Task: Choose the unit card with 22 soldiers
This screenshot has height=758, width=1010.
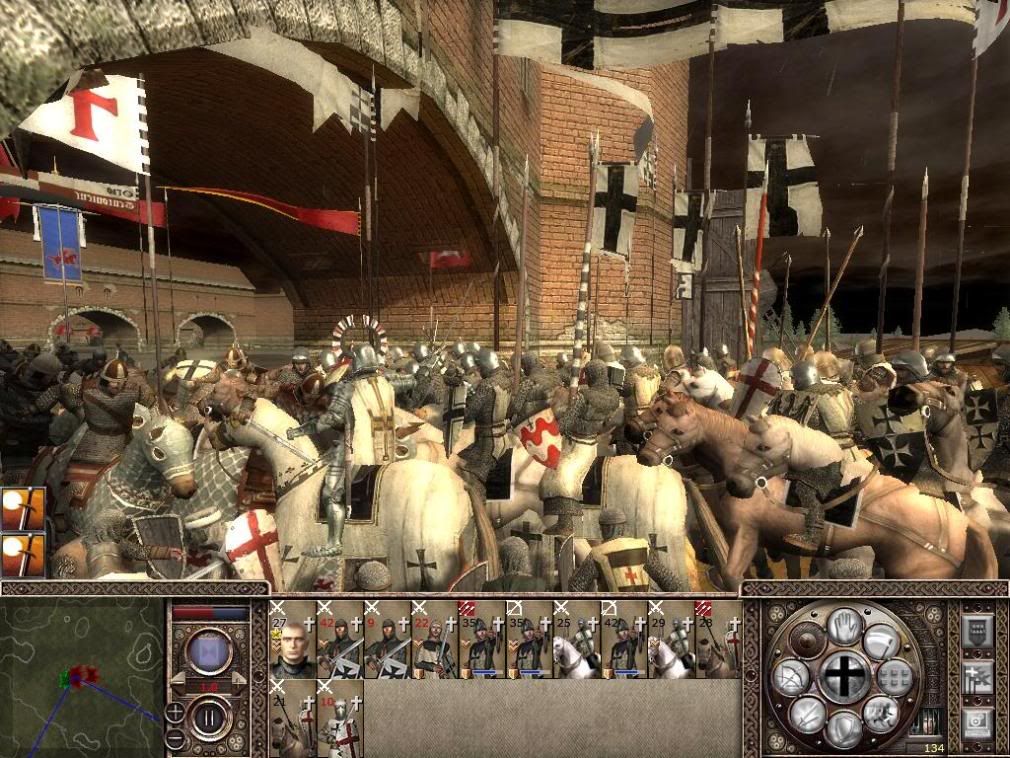Action: [435, 640]
